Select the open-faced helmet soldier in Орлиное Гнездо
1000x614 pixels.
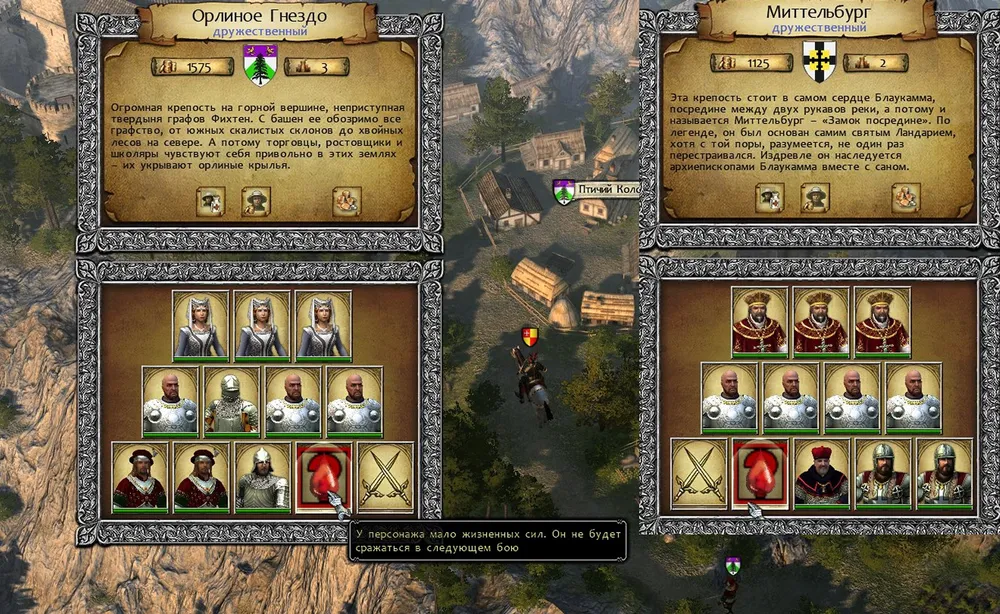click(262, 476)
